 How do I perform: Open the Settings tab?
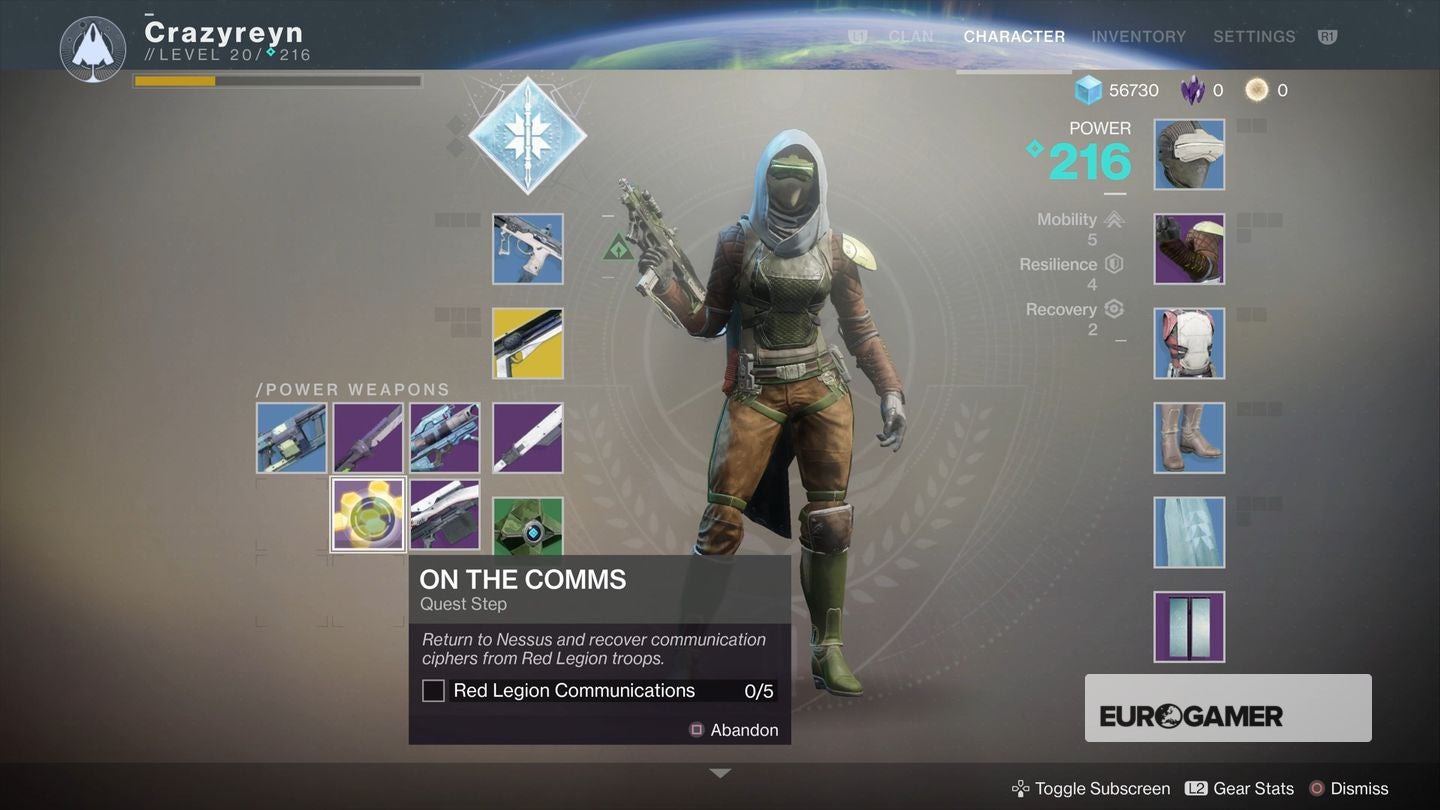(x=1254, y=36)
